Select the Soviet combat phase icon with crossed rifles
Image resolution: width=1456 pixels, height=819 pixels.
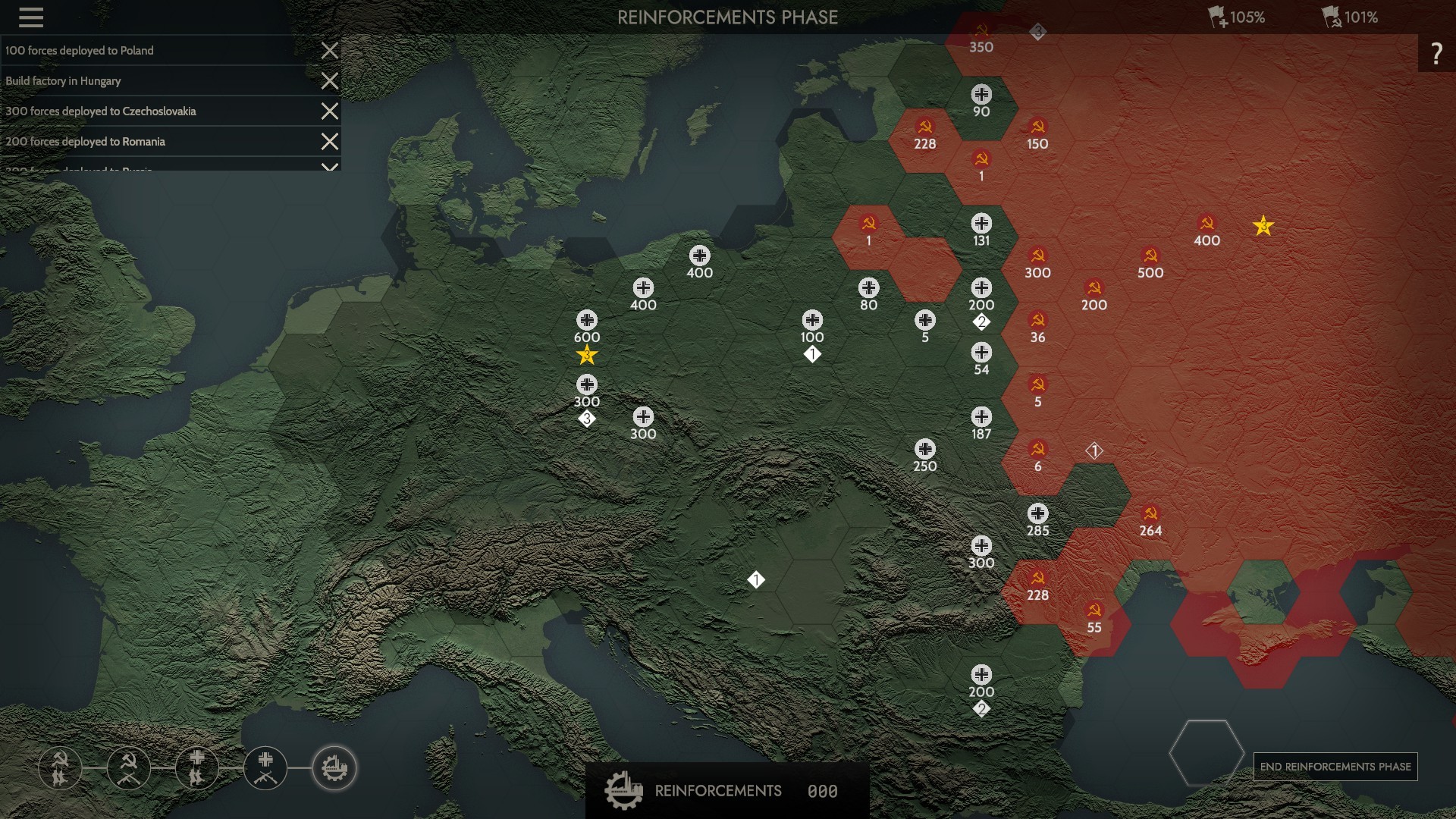(x=129, y=768)
